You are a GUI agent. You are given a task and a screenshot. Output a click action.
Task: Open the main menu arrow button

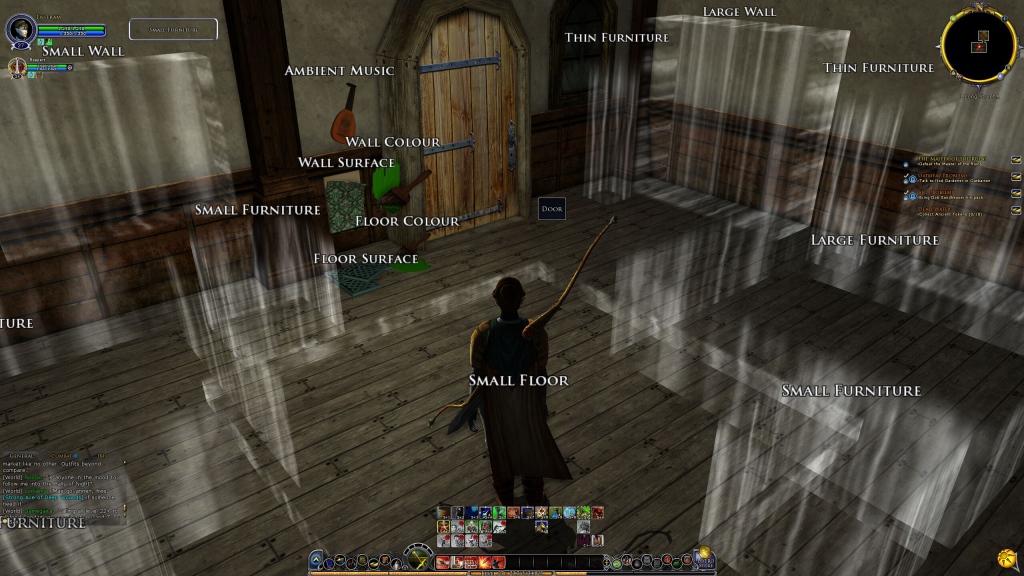point(316,560)
